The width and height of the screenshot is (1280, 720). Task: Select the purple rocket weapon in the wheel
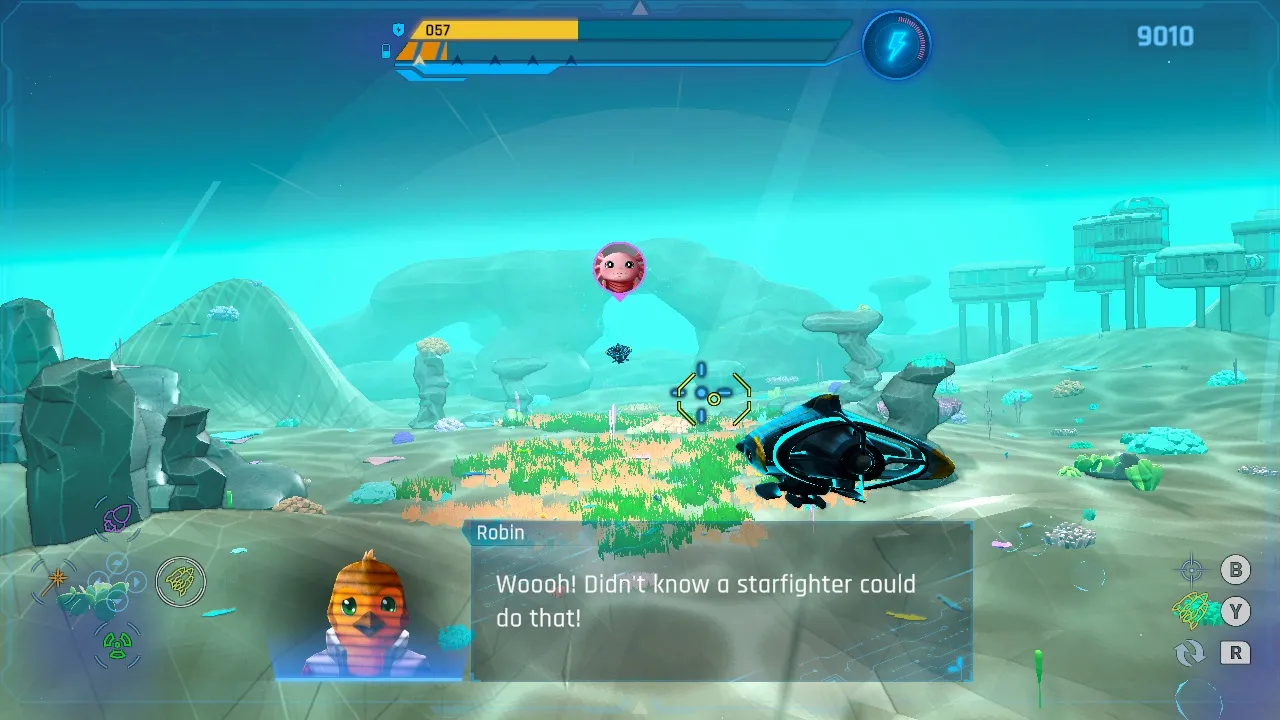pos(118,517)
